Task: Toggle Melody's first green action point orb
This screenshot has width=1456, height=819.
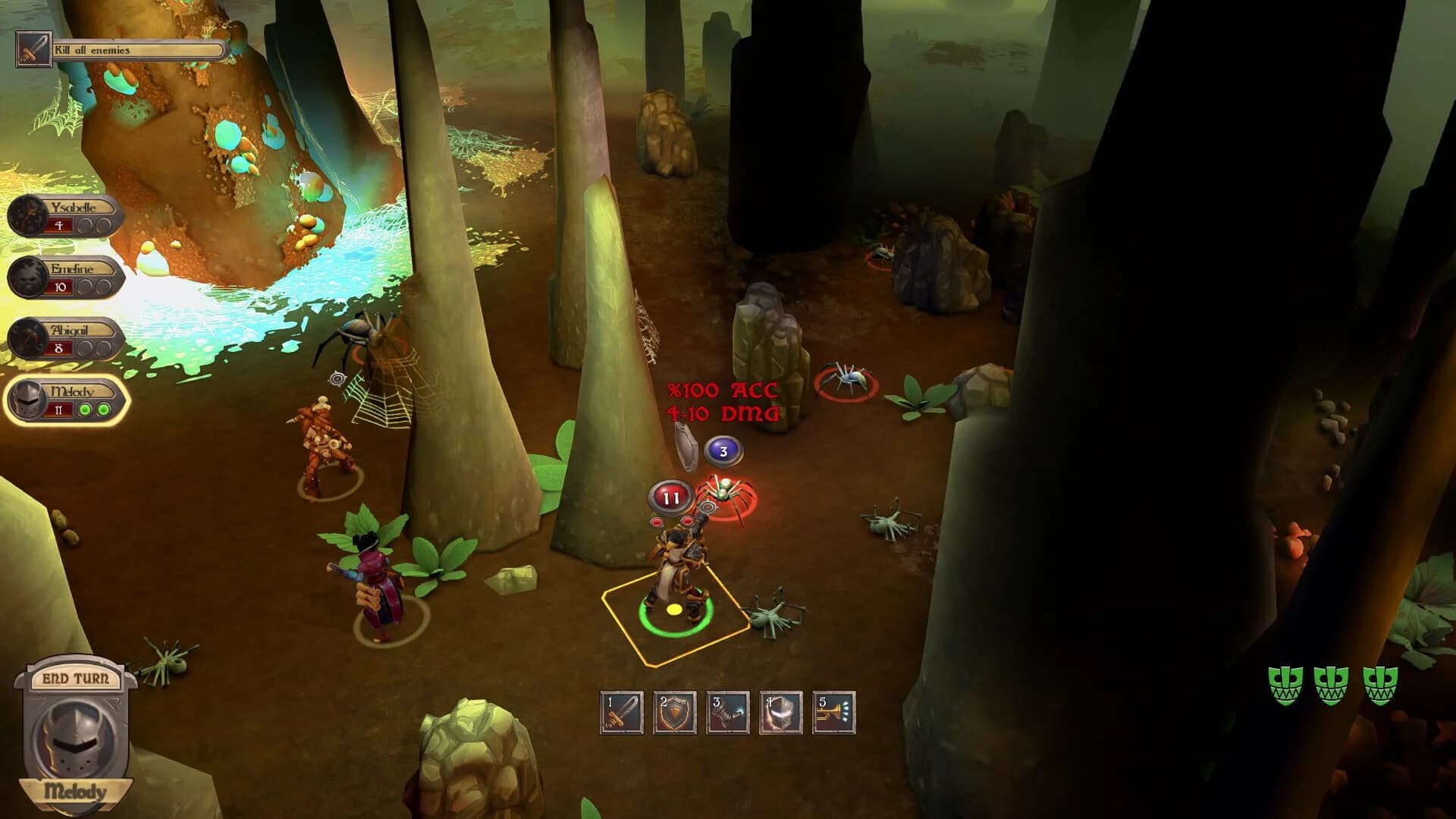Action: (x=83, y=409)
